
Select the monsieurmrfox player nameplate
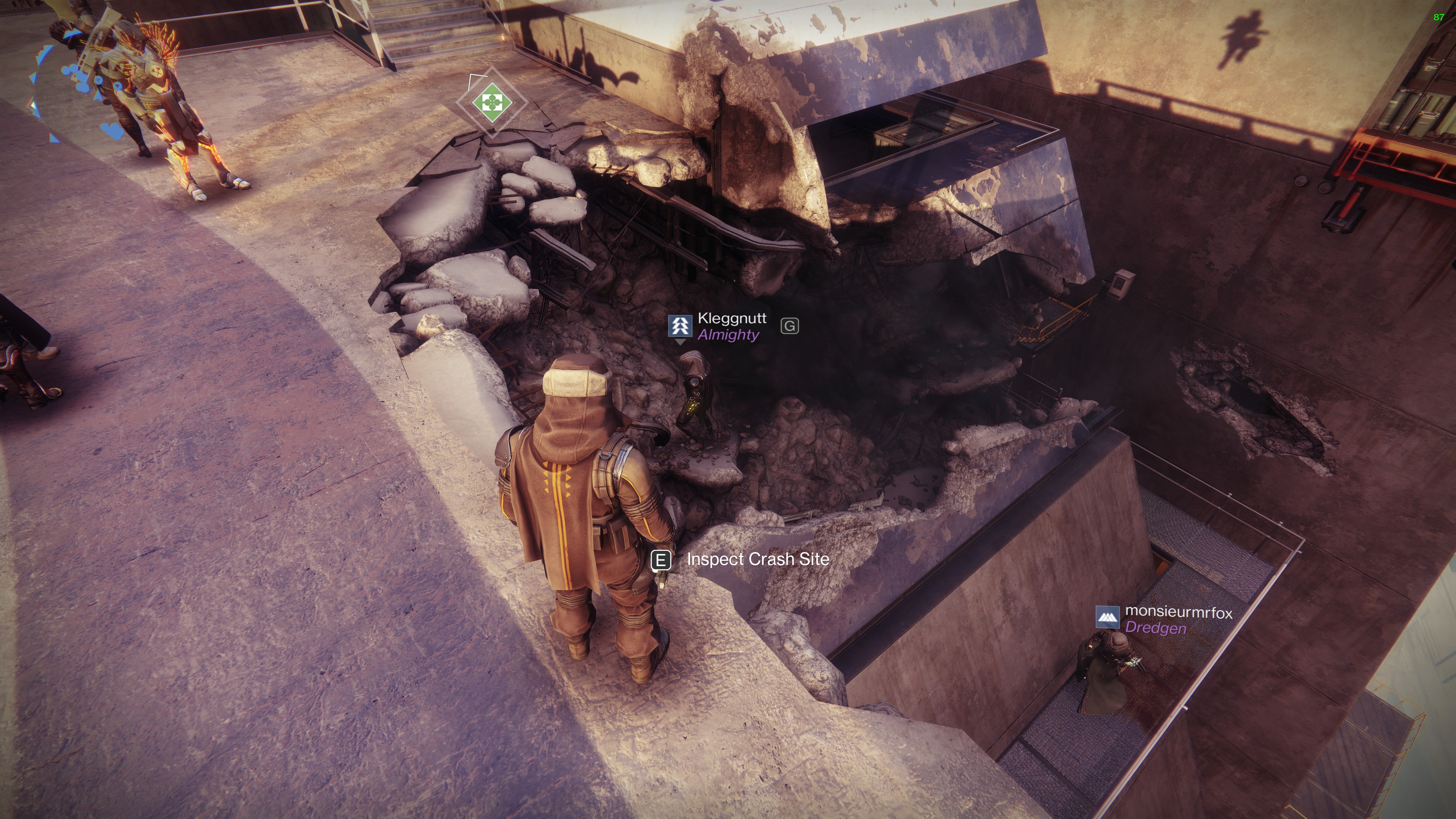point(1178,613)
